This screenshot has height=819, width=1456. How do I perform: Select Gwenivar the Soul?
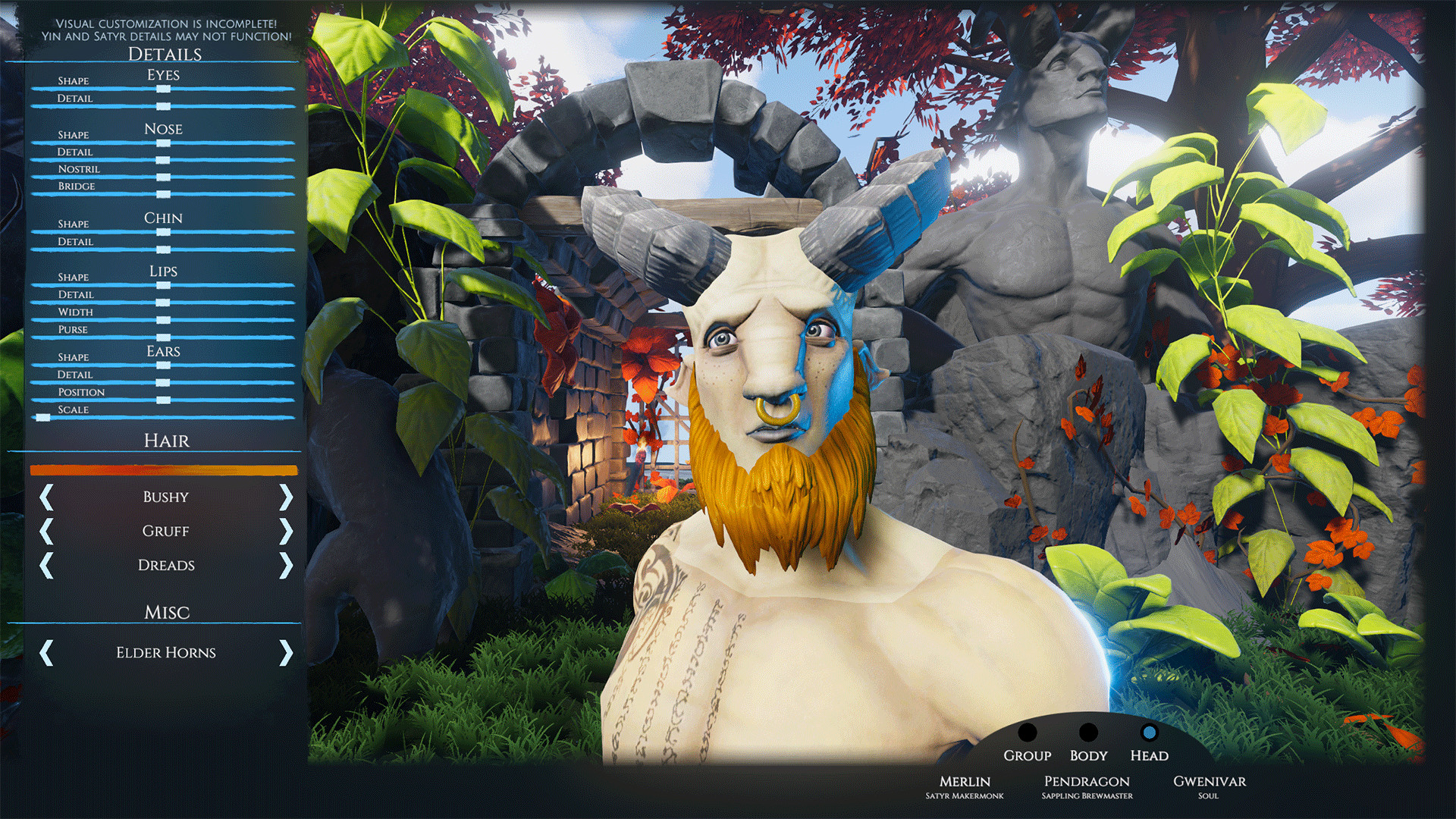(x=1209, y=786)
